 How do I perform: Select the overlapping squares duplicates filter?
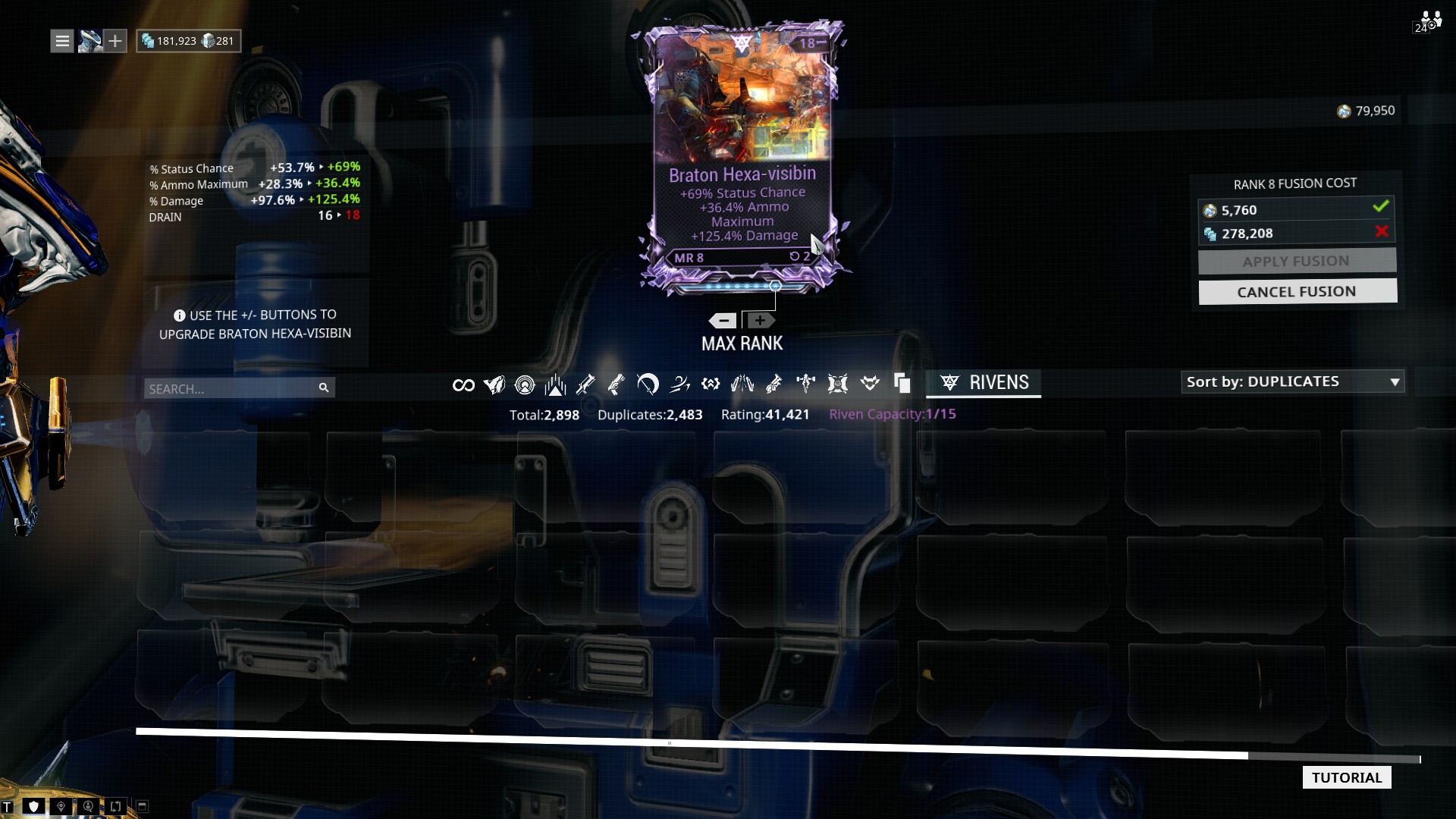point(902,384)
